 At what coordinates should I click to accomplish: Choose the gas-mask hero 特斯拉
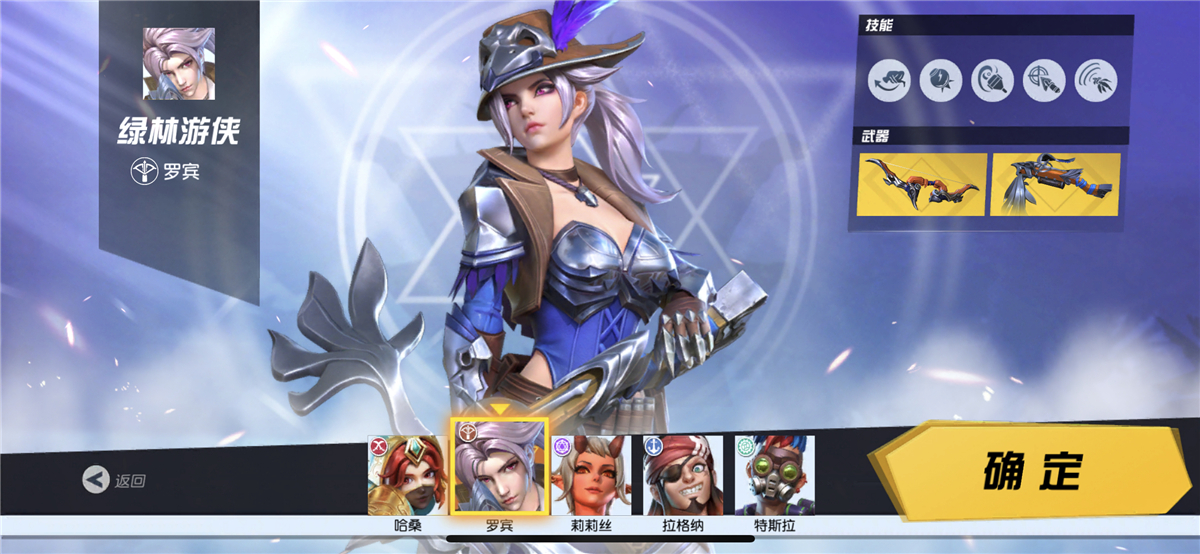(x=775, y=475)
